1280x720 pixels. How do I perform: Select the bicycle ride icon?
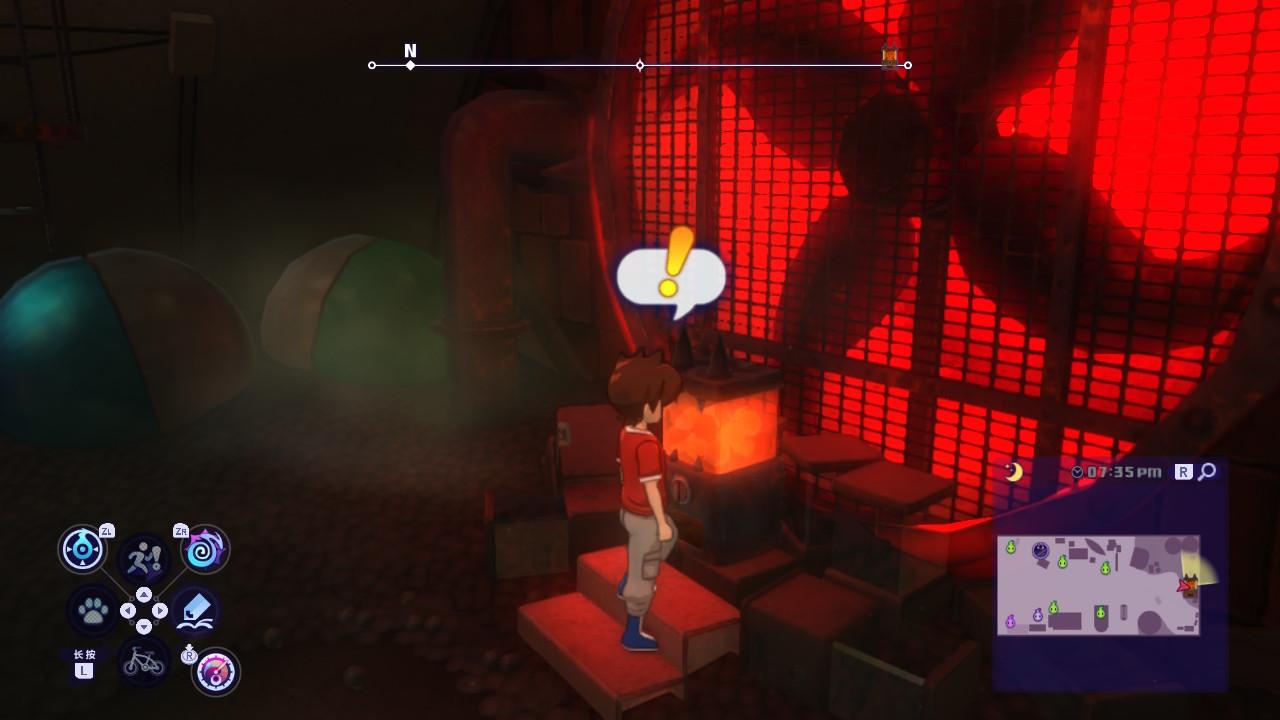(144, 660)
